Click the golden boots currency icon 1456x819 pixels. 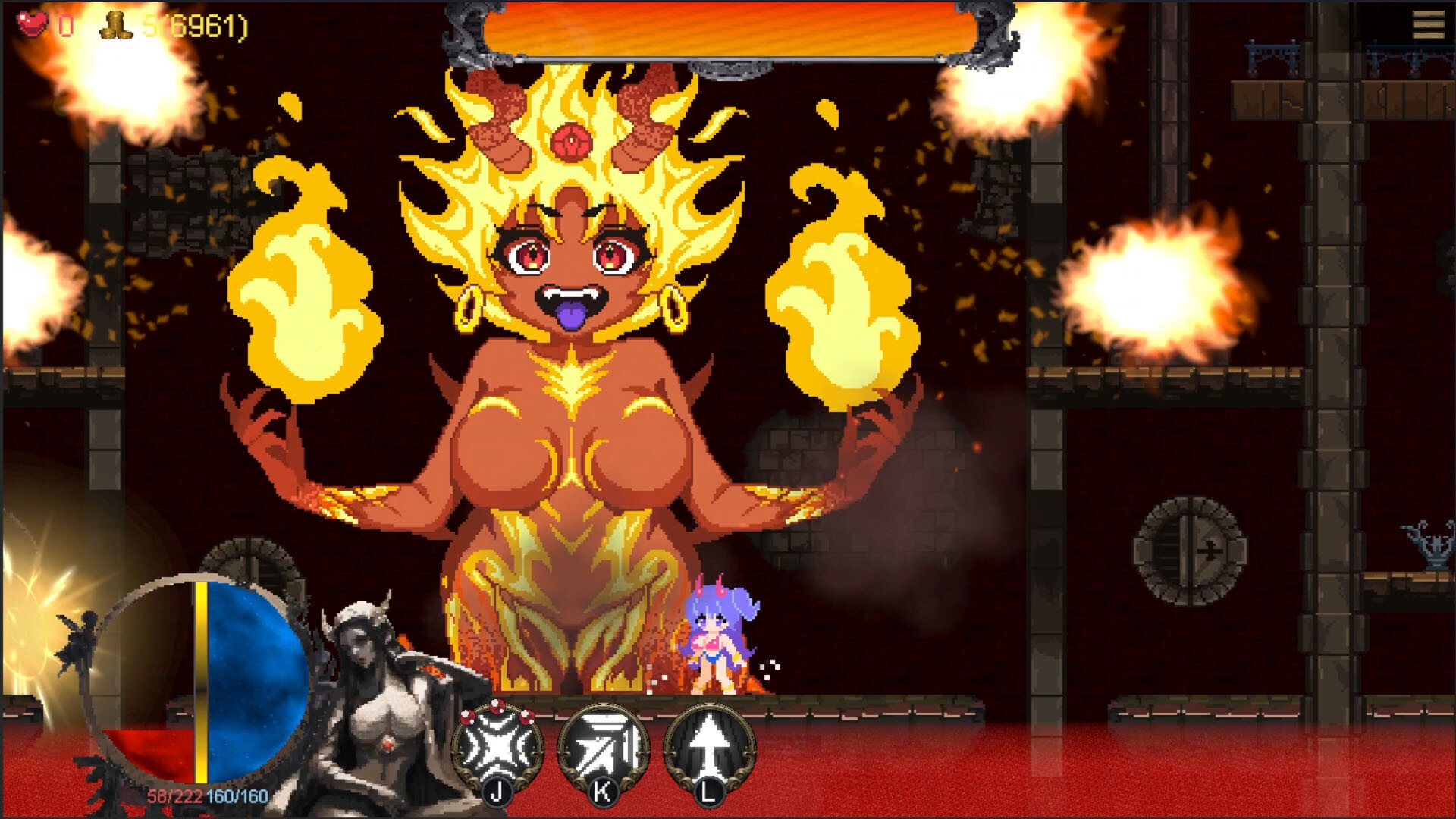(116, 24)
